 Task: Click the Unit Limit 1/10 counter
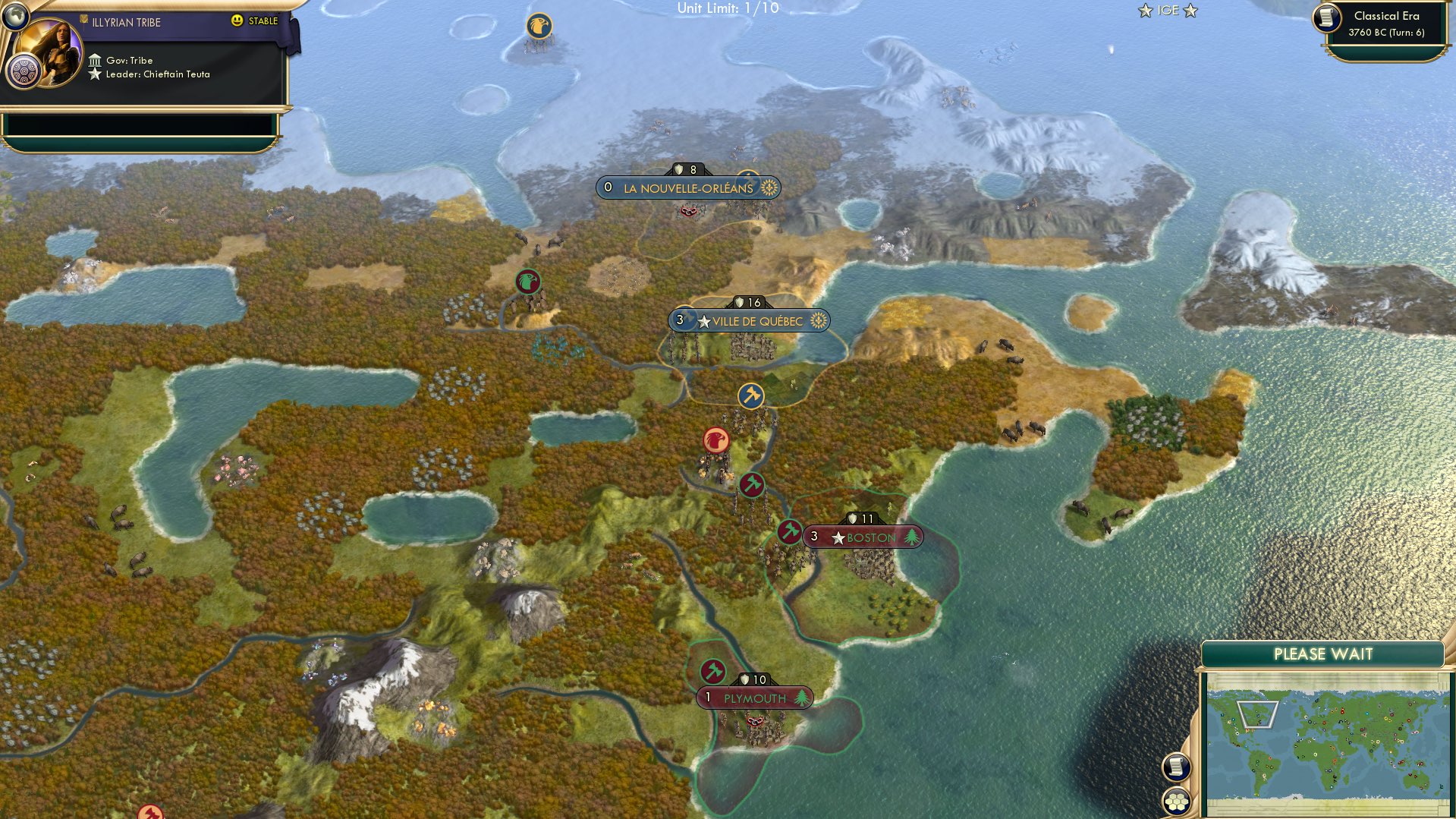729,10
